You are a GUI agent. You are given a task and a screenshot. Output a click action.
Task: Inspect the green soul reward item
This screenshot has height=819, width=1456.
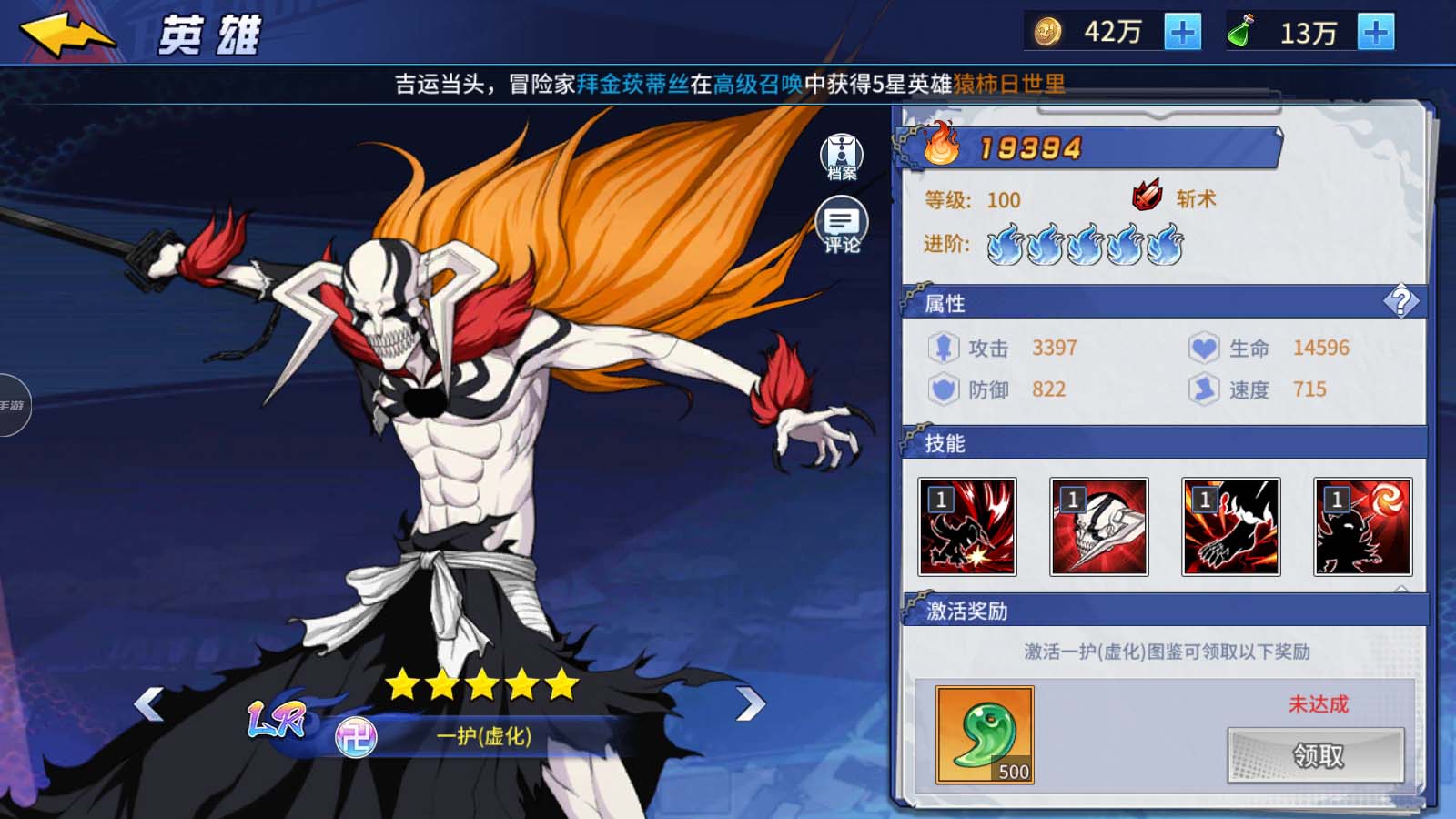coord(985,734)
